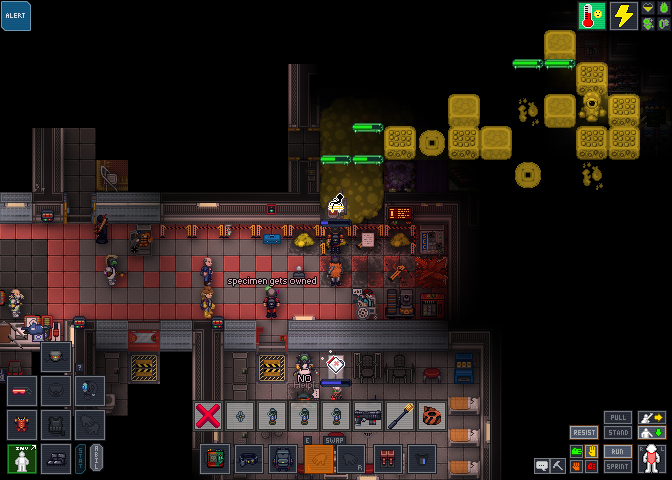Click the RESIST button
Image resolution: width=672 pixels, height=480 pixels.
click(585, 433)
